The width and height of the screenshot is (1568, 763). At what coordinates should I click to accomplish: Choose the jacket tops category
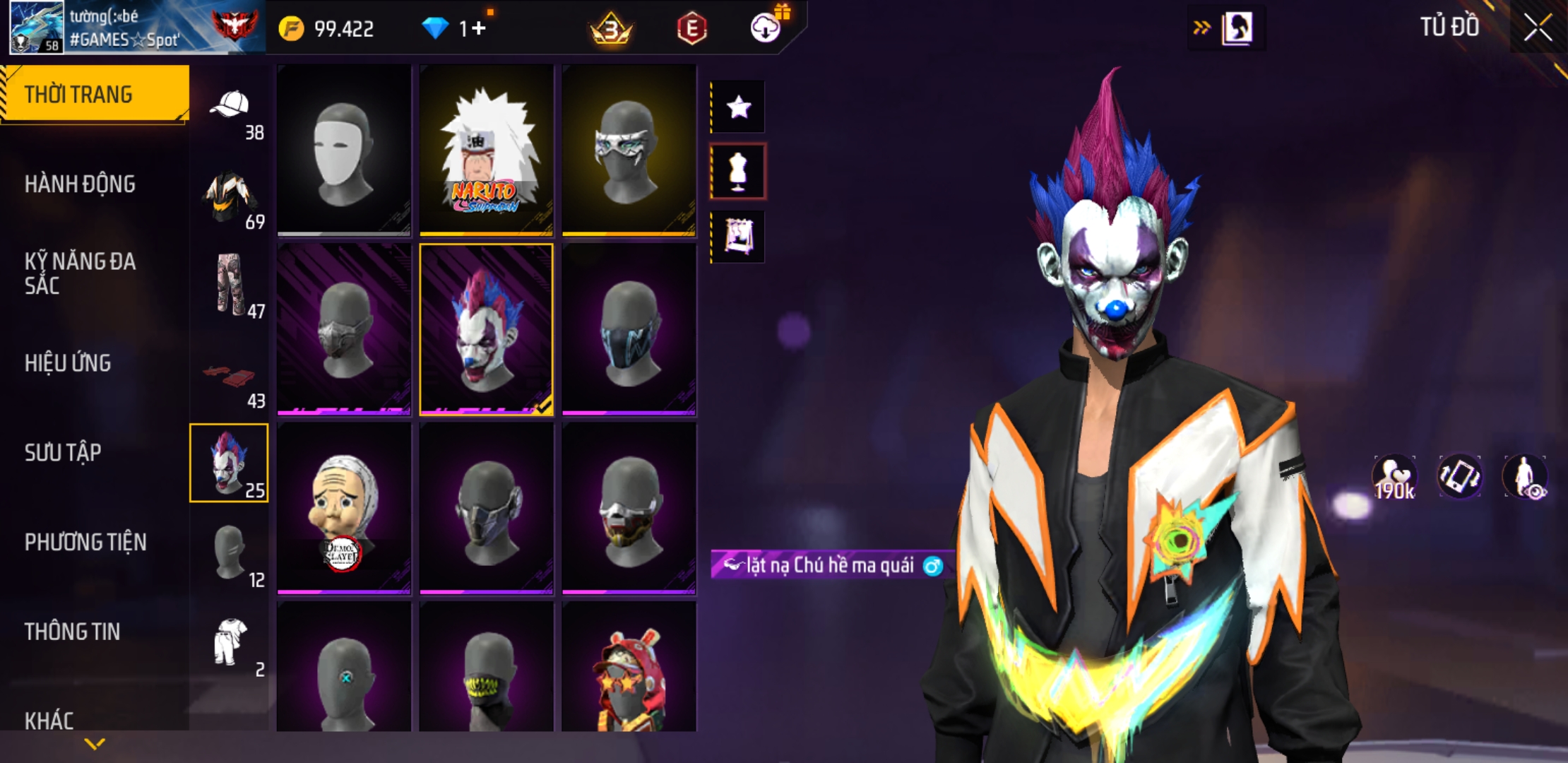coord(230,198)
